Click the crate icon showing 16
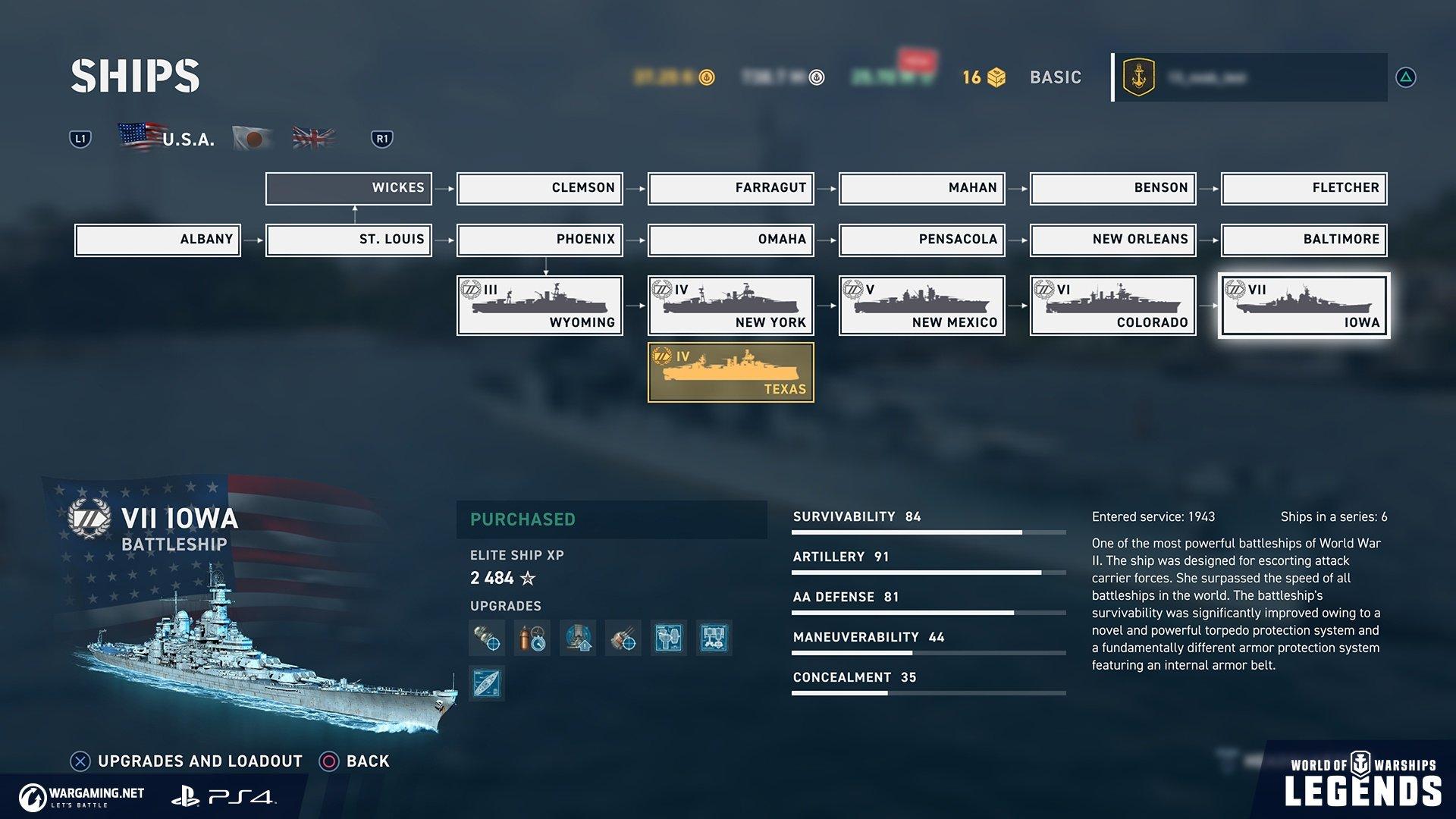The image size is (1456, 819). [996, 76]
